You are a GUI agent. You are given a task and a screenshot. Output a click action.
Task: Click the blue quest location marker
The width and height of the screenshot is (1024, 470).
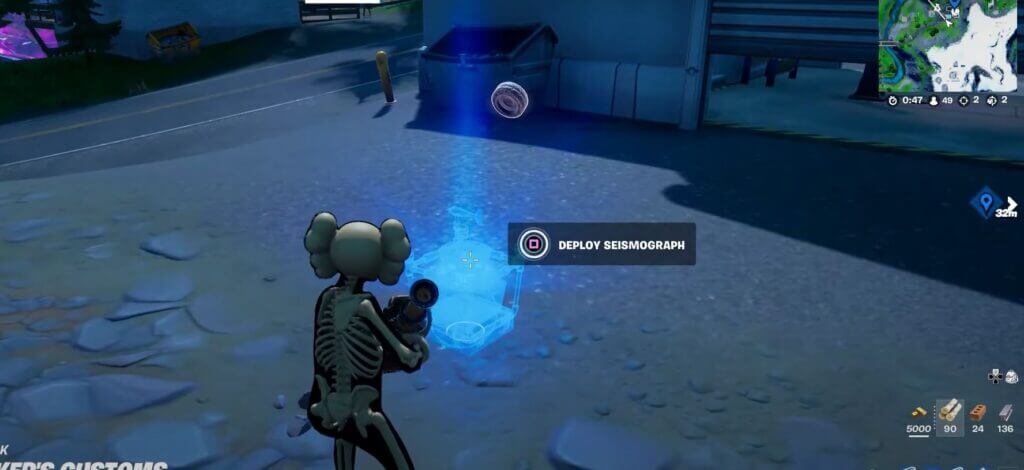pyautogui.click(x=984, y=202)
